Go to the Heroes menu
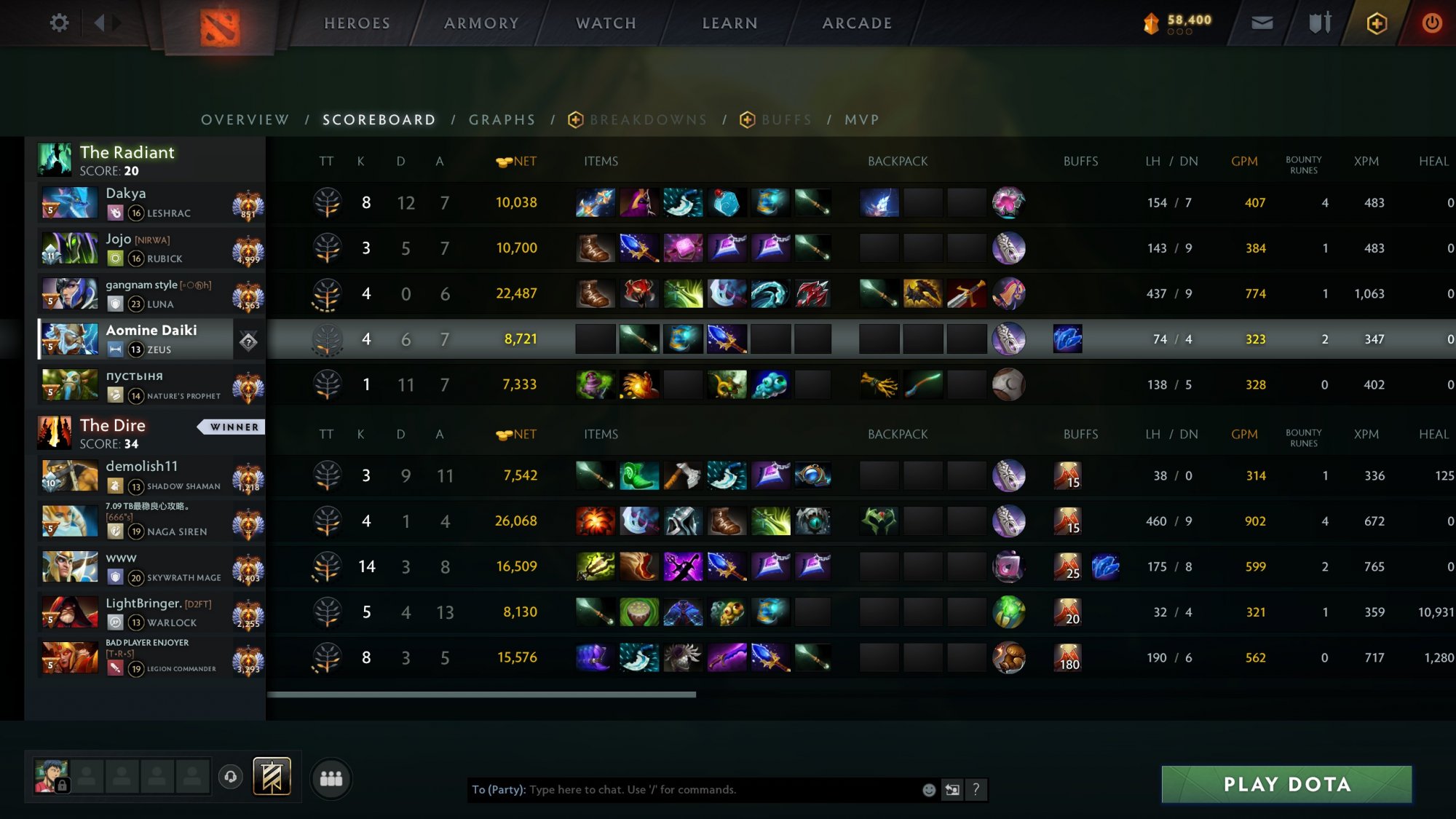The width and height of the screenshot is (1456, 819). pos(357,23)
